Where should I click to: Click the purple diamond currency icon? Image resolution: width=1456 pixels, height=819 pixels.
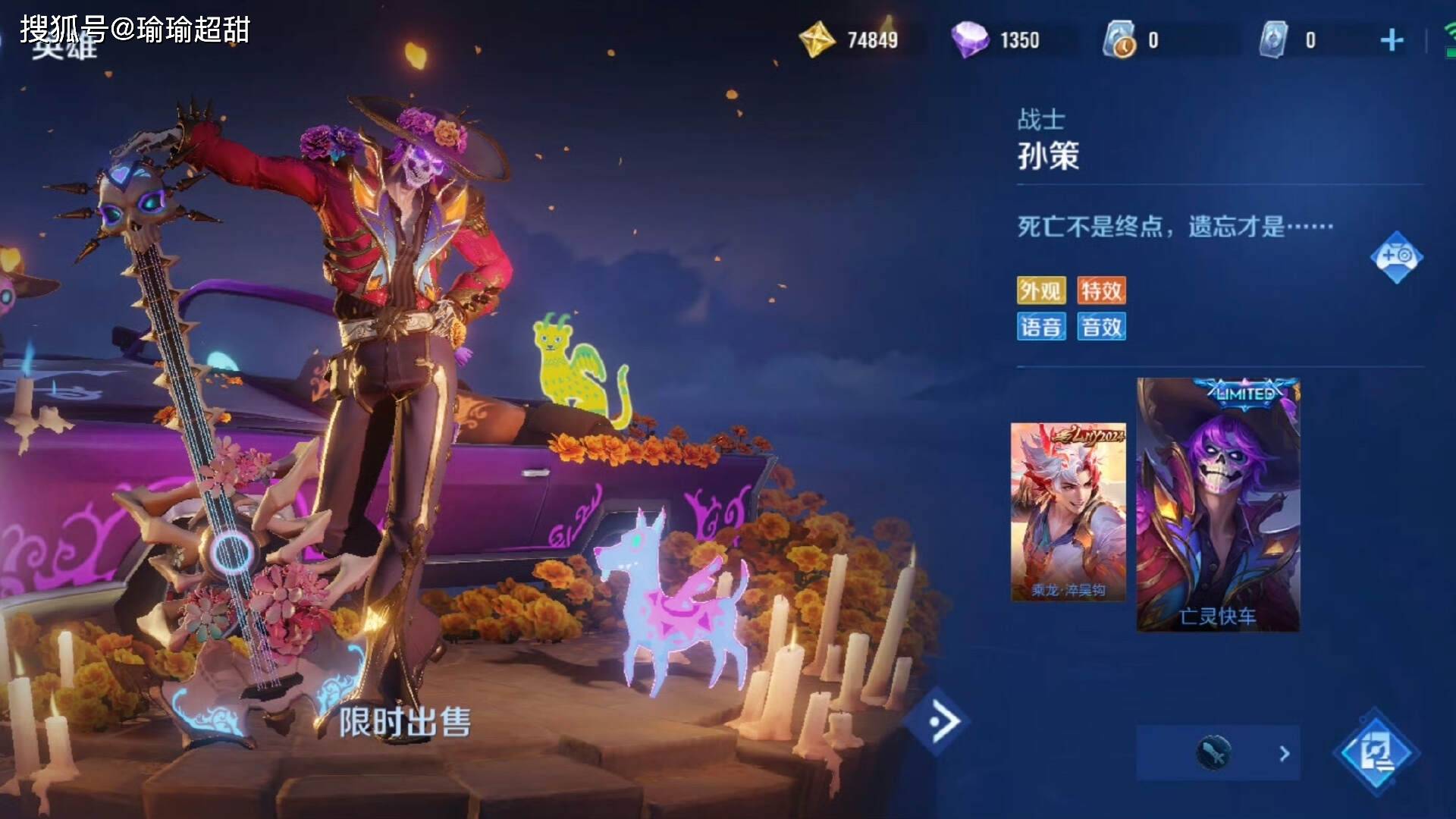(x=970, y=39)
